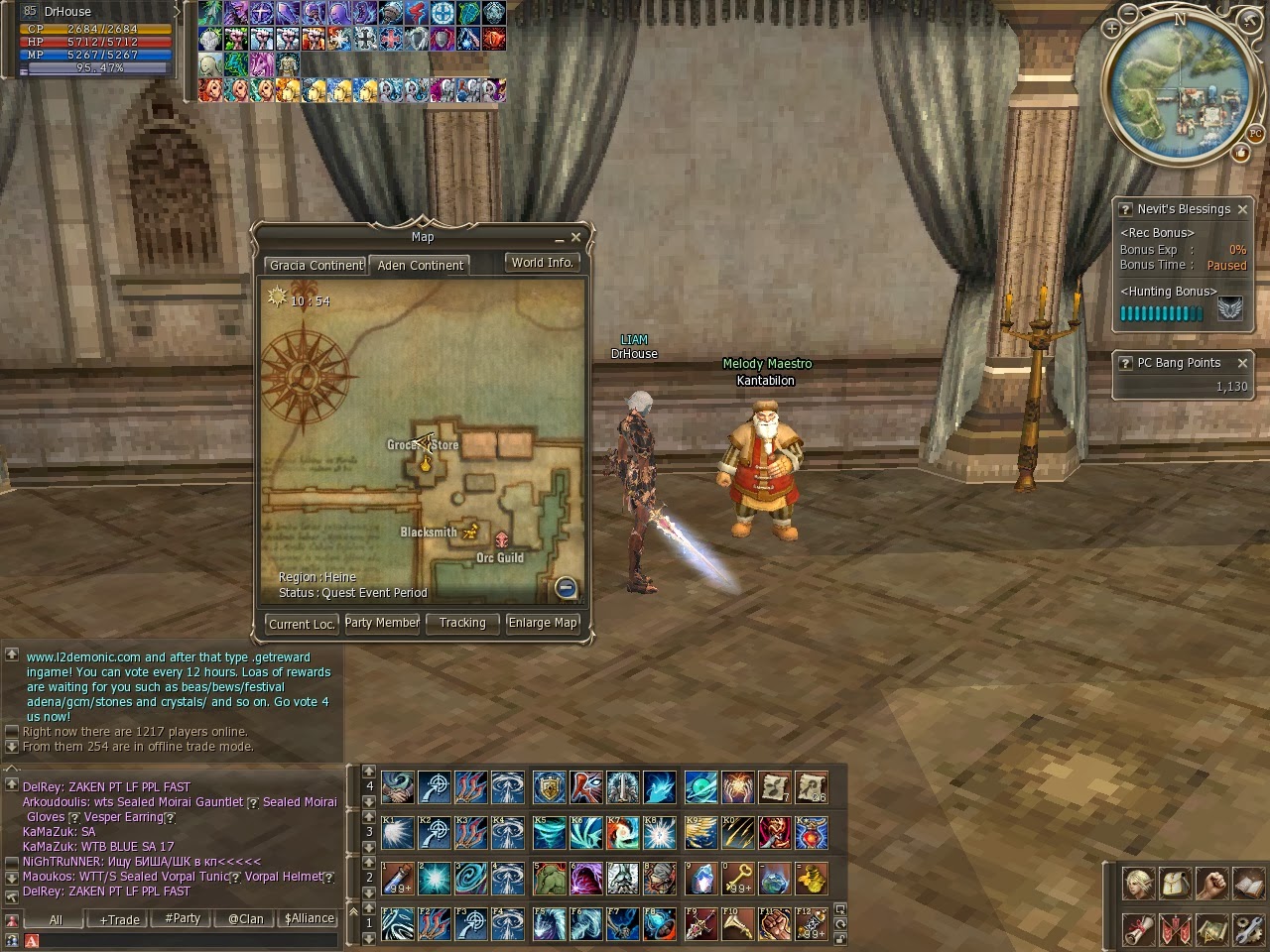Open the inventory bag icon
This screenshot has width=1270, height=952.
pyautogui.click(x=1175, y=884)
